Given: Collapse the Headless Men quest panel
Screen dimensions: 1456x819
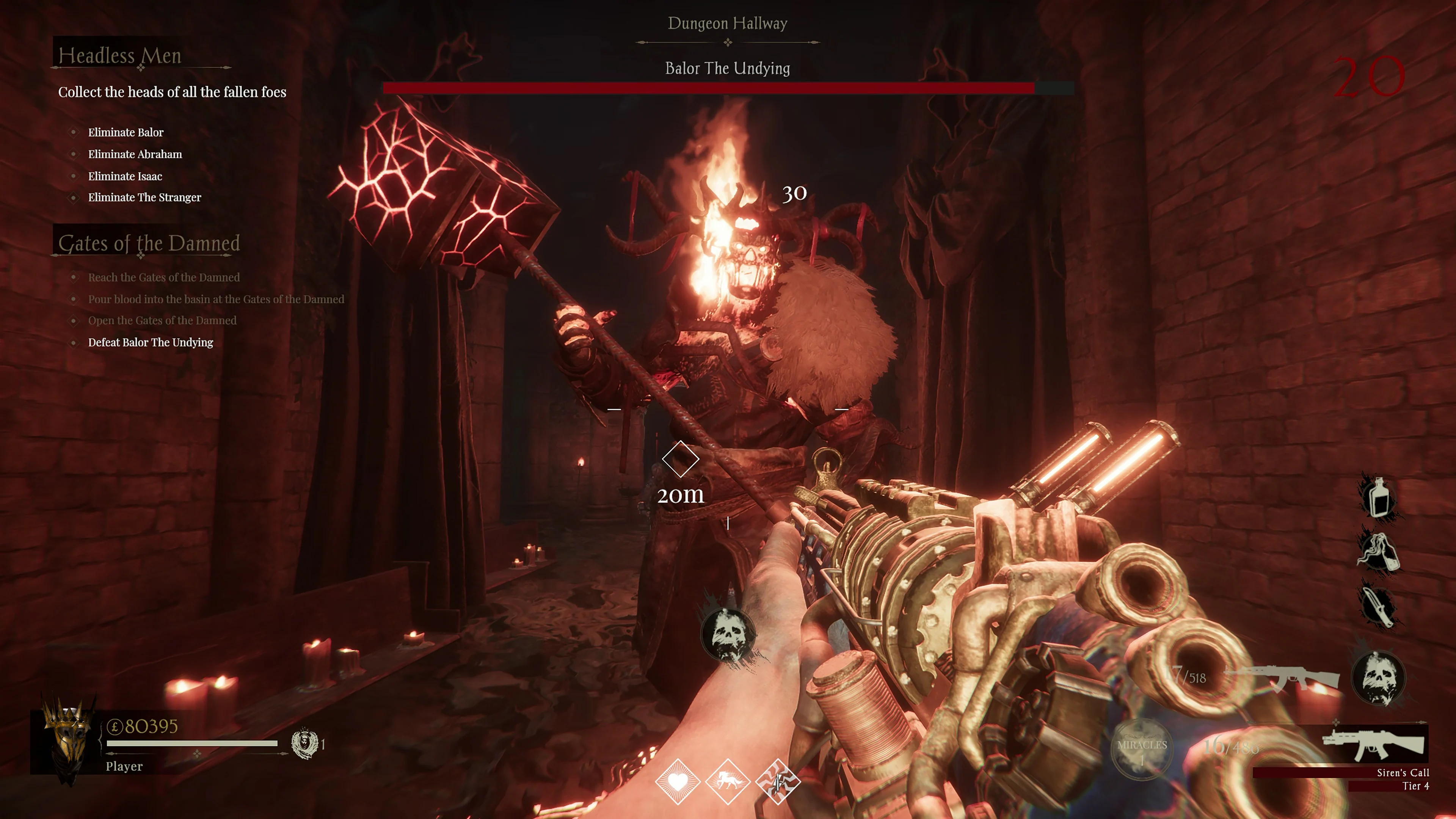Looking at the screenshot, I should 121,56.
